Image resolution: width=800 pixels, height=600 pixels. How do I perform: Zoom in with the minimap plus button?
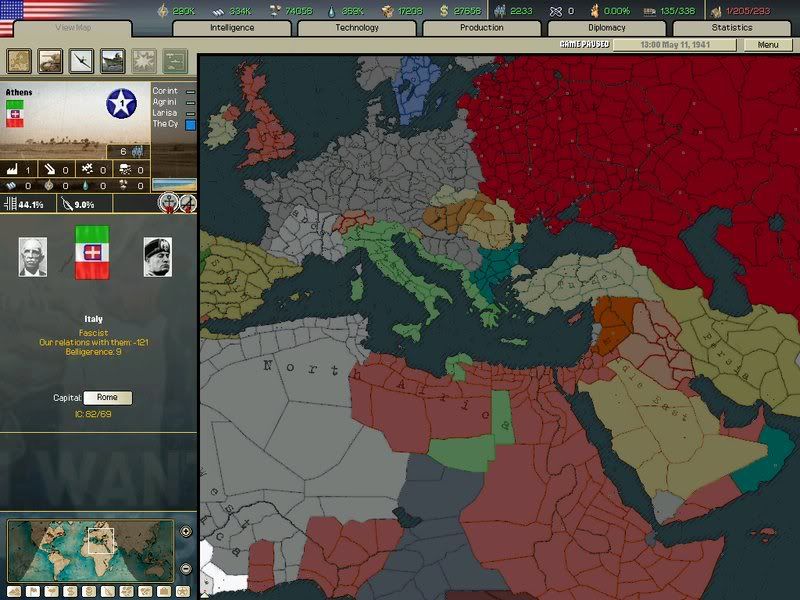coord(186,531)
